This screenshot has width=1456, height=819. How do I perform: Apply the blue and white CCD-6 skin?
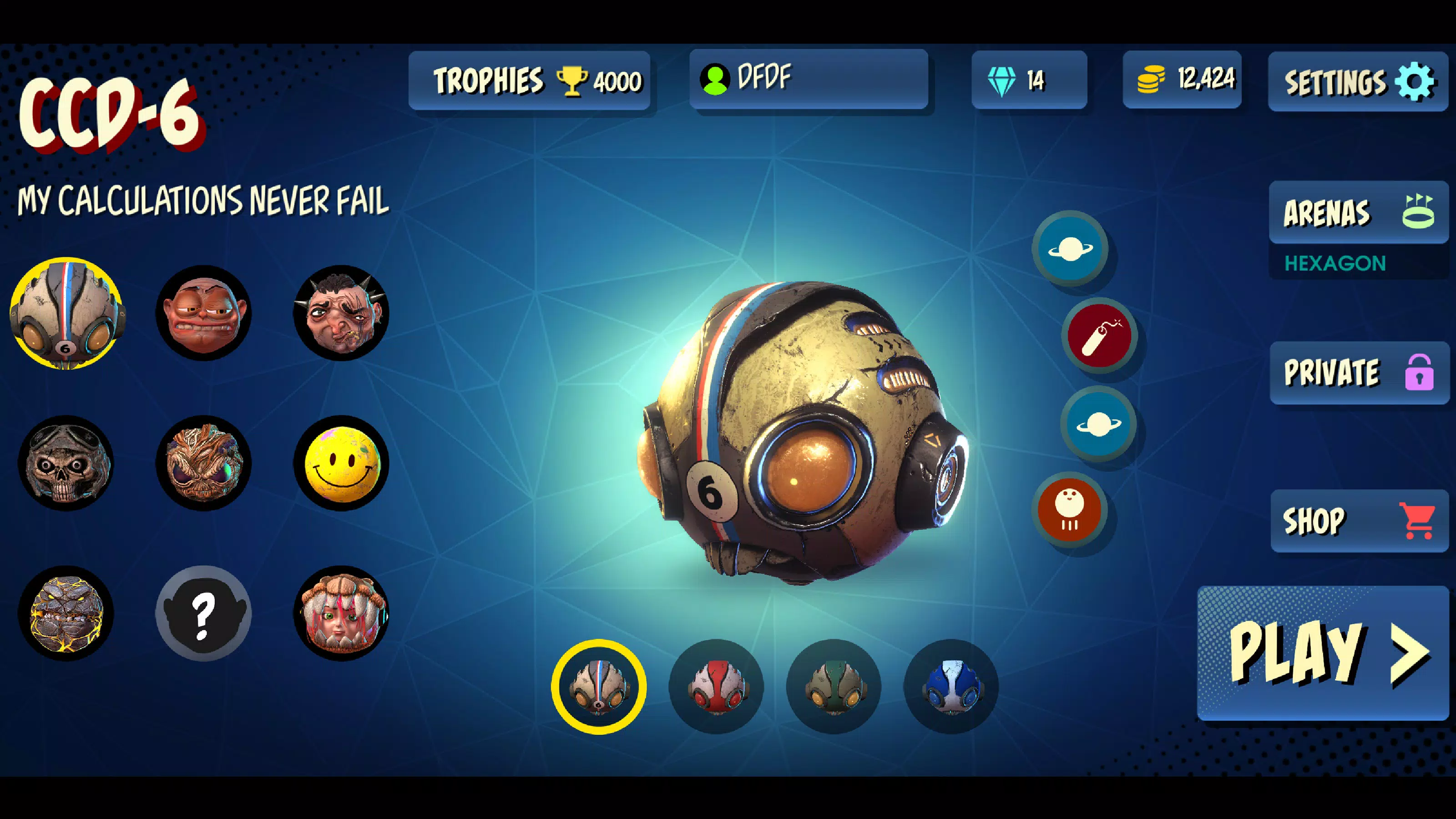(x=951, y=687)
